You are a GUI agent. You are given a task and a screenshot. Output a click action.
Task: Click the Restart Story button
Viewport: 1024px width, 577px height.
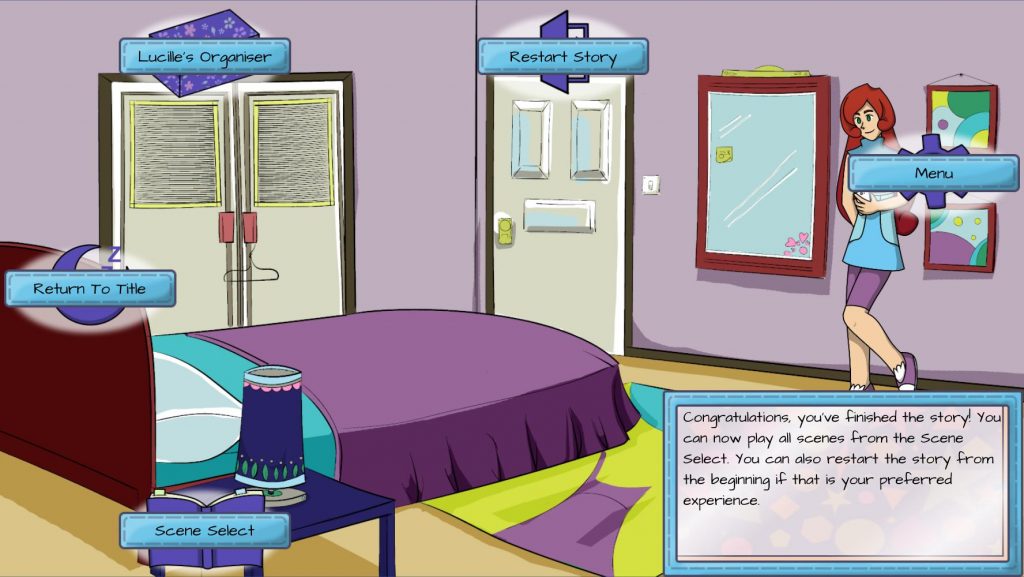tap(562, 57)
